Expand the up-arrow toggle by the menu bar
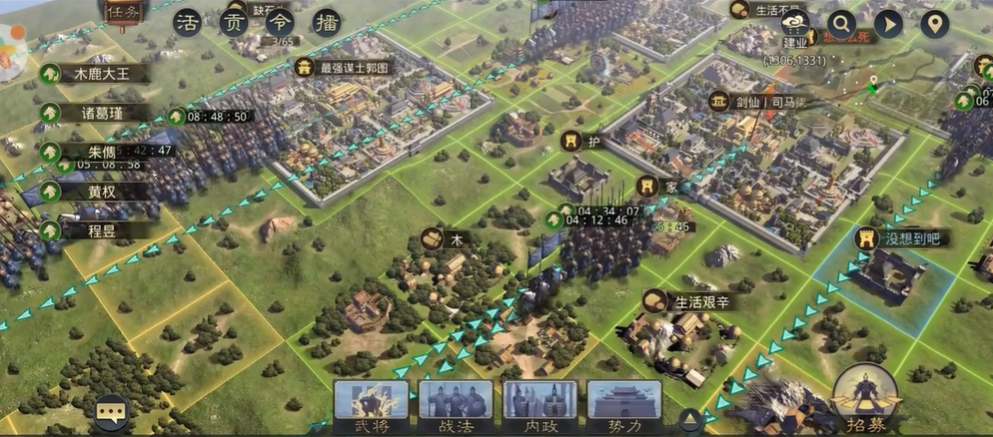The height and width of the screenshot is (437, 993). 689,418
